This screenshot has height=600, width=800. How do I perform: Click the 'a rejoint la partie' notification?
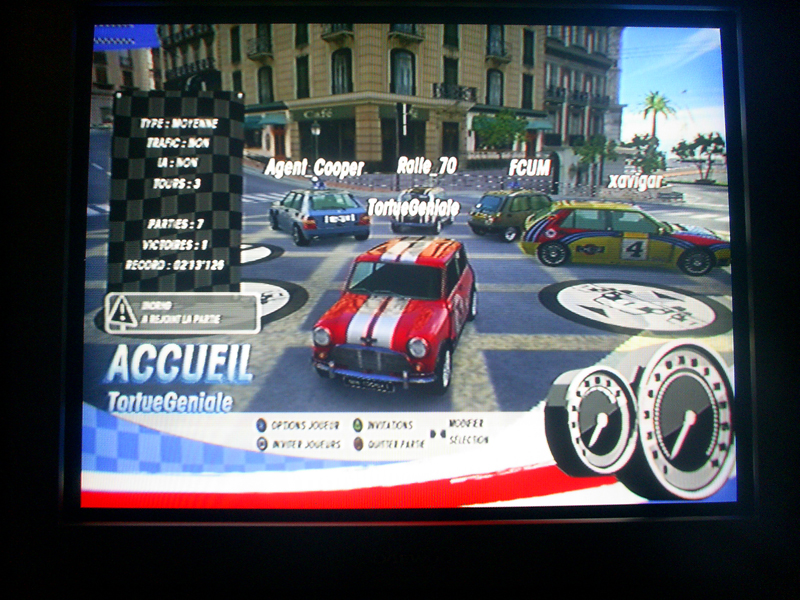(183, 313)
